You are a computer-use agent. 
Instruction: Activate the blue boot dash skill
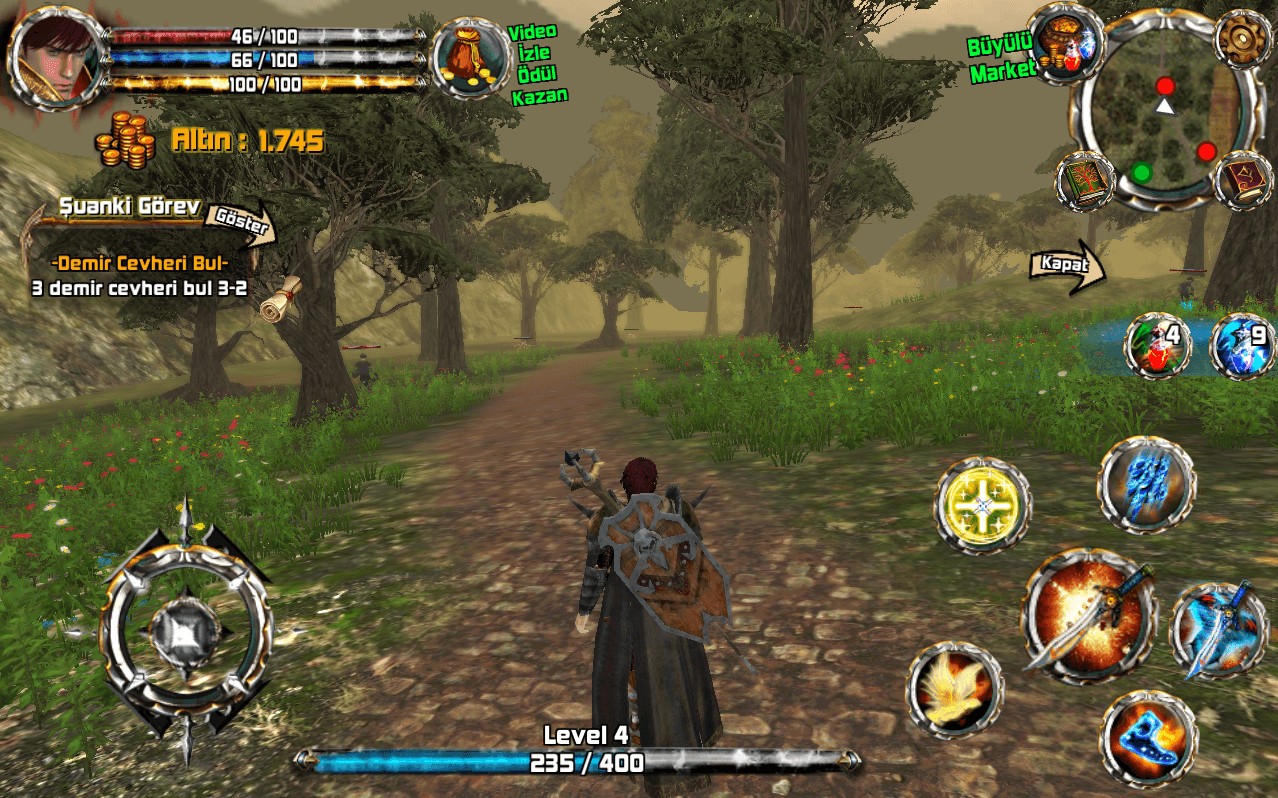tap(1149, 739)
